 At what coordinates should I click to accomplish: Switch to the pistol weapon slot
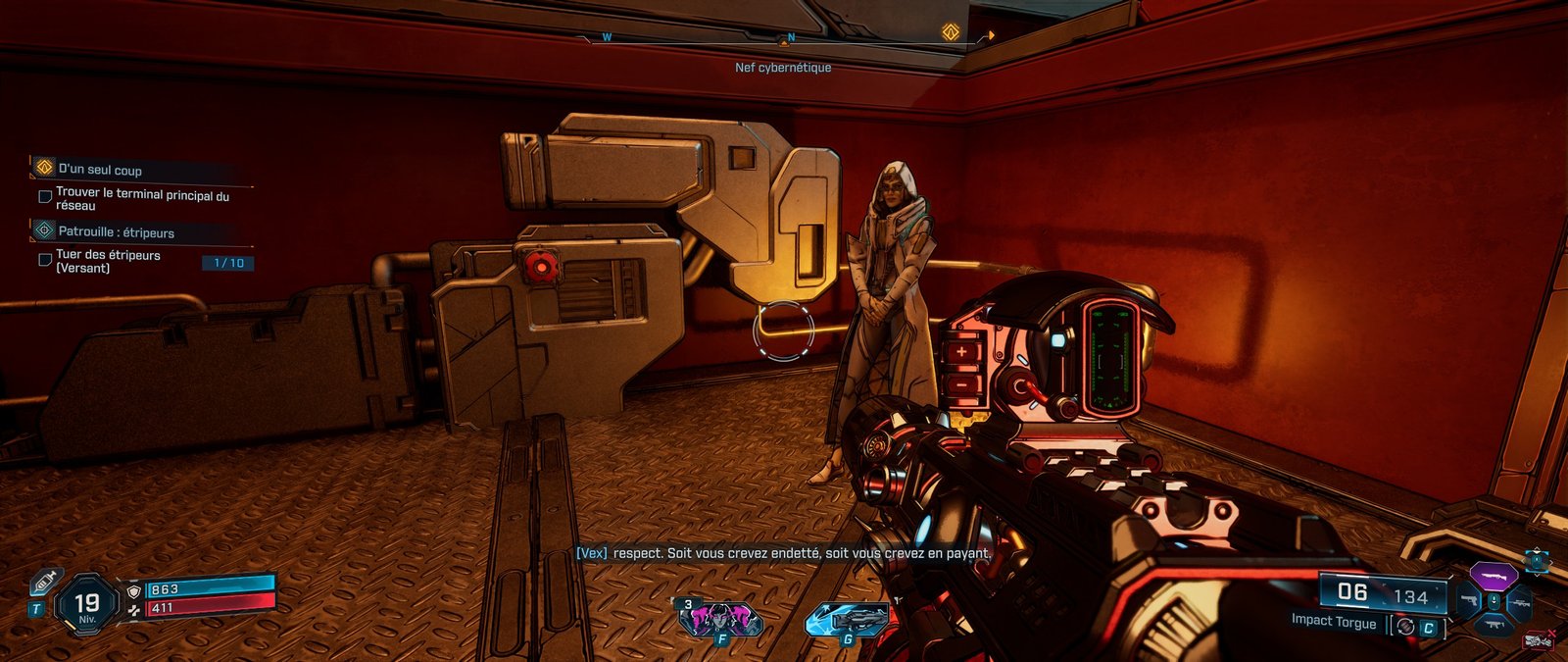coord(1468,600)
